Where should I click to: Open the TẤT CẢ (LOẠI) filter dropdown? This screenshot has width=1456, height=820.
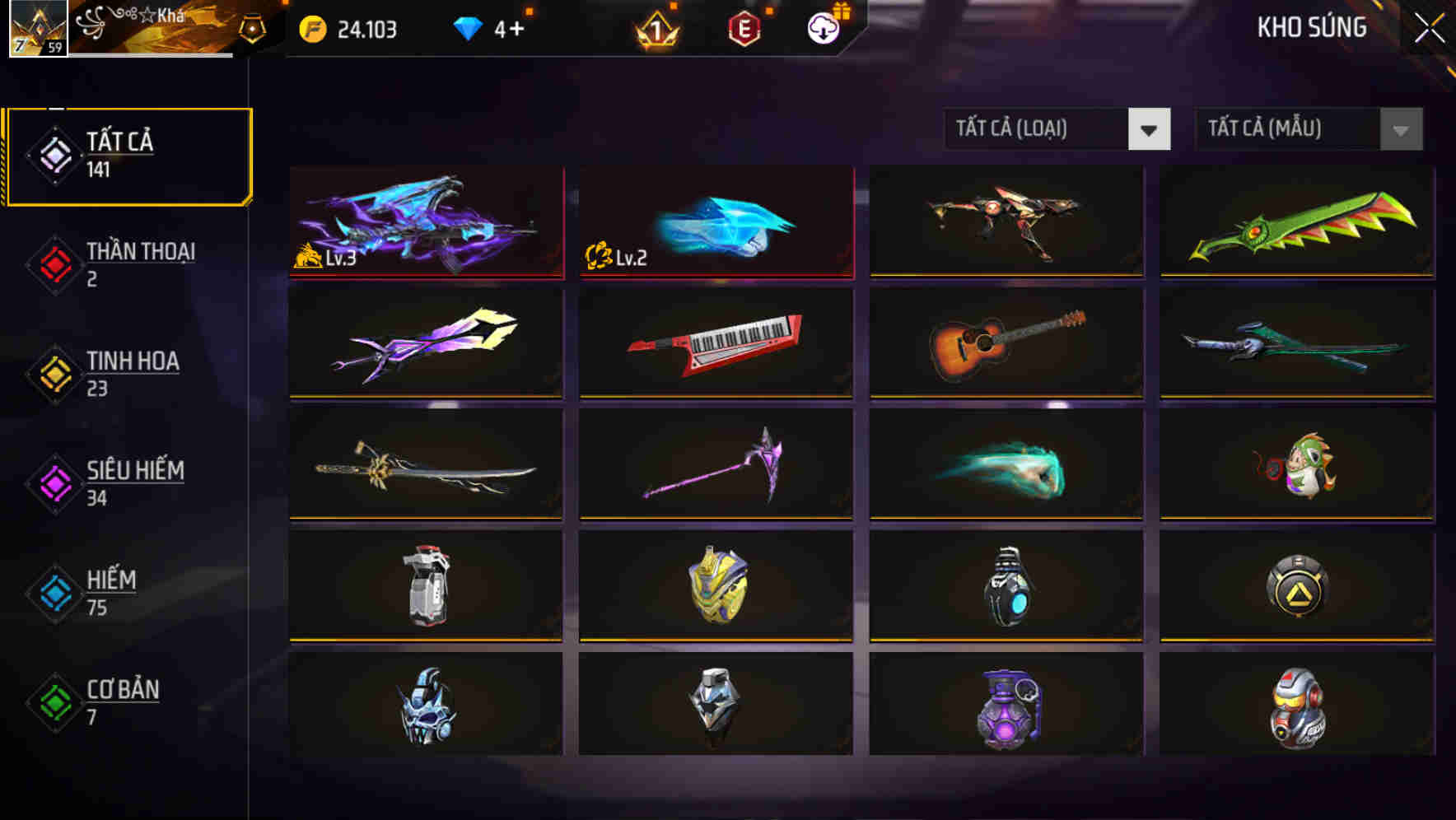pos(1058,129)
